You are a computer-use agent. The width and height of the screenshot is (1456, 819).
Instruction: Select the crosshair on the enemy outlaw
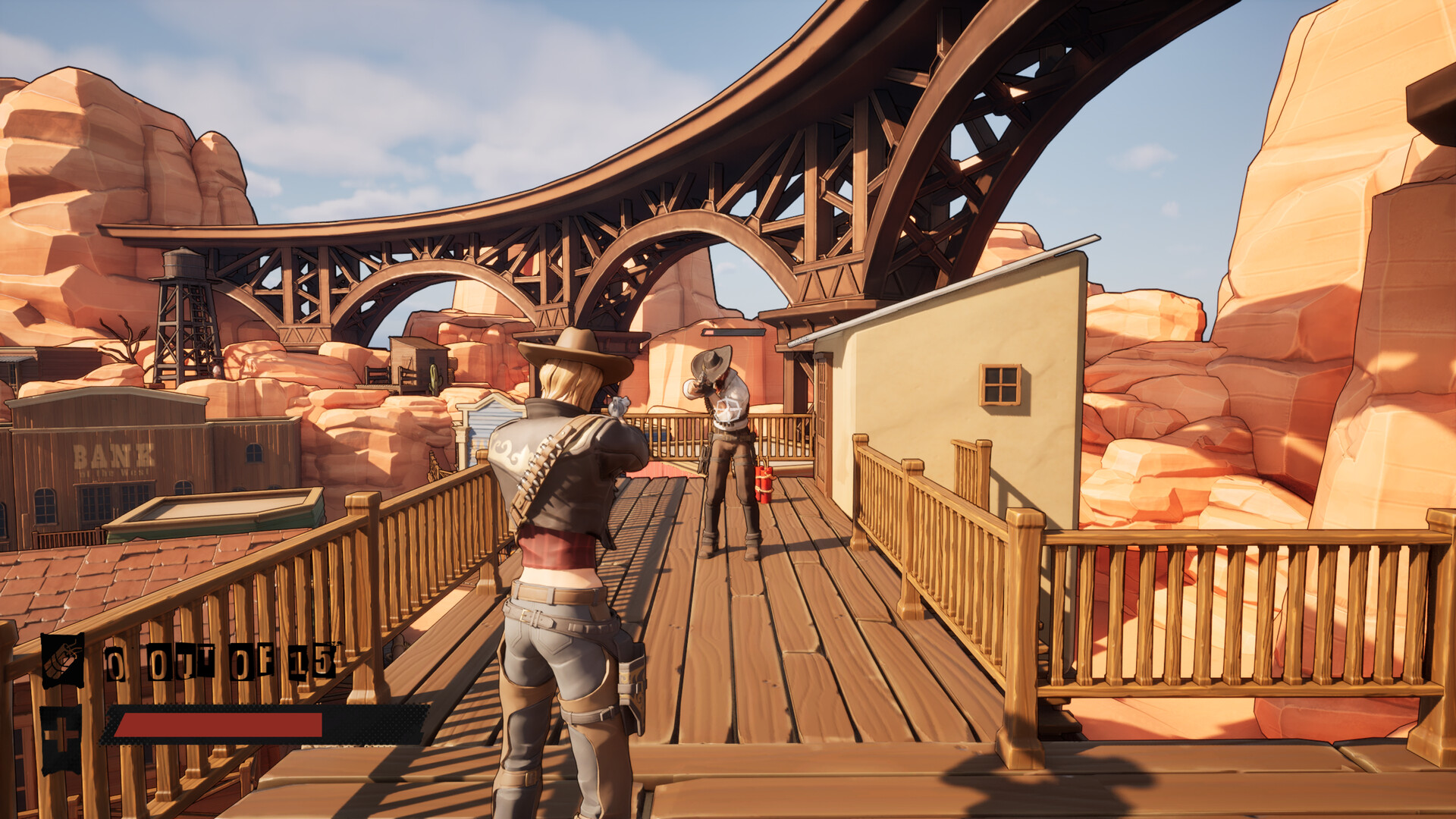point(729,408)
